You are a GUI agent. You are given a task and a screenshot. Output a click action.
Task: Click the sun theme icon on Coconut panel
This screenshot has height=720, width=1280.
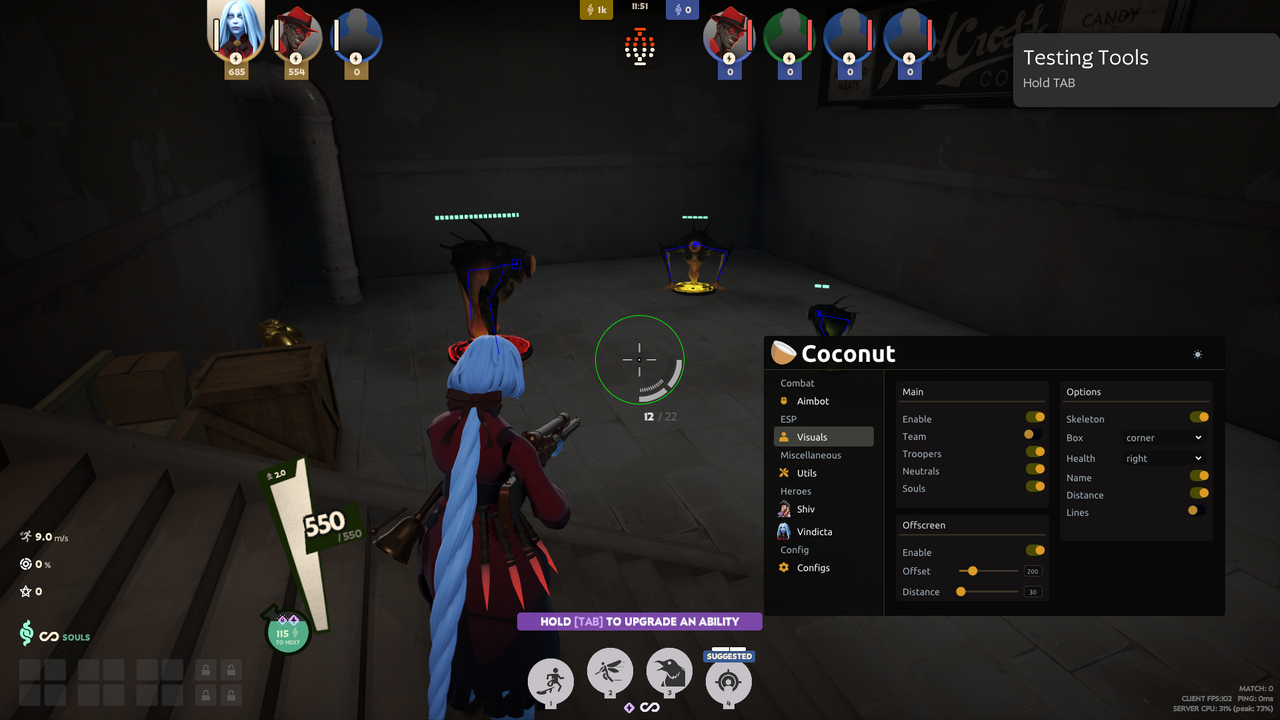1197,352
